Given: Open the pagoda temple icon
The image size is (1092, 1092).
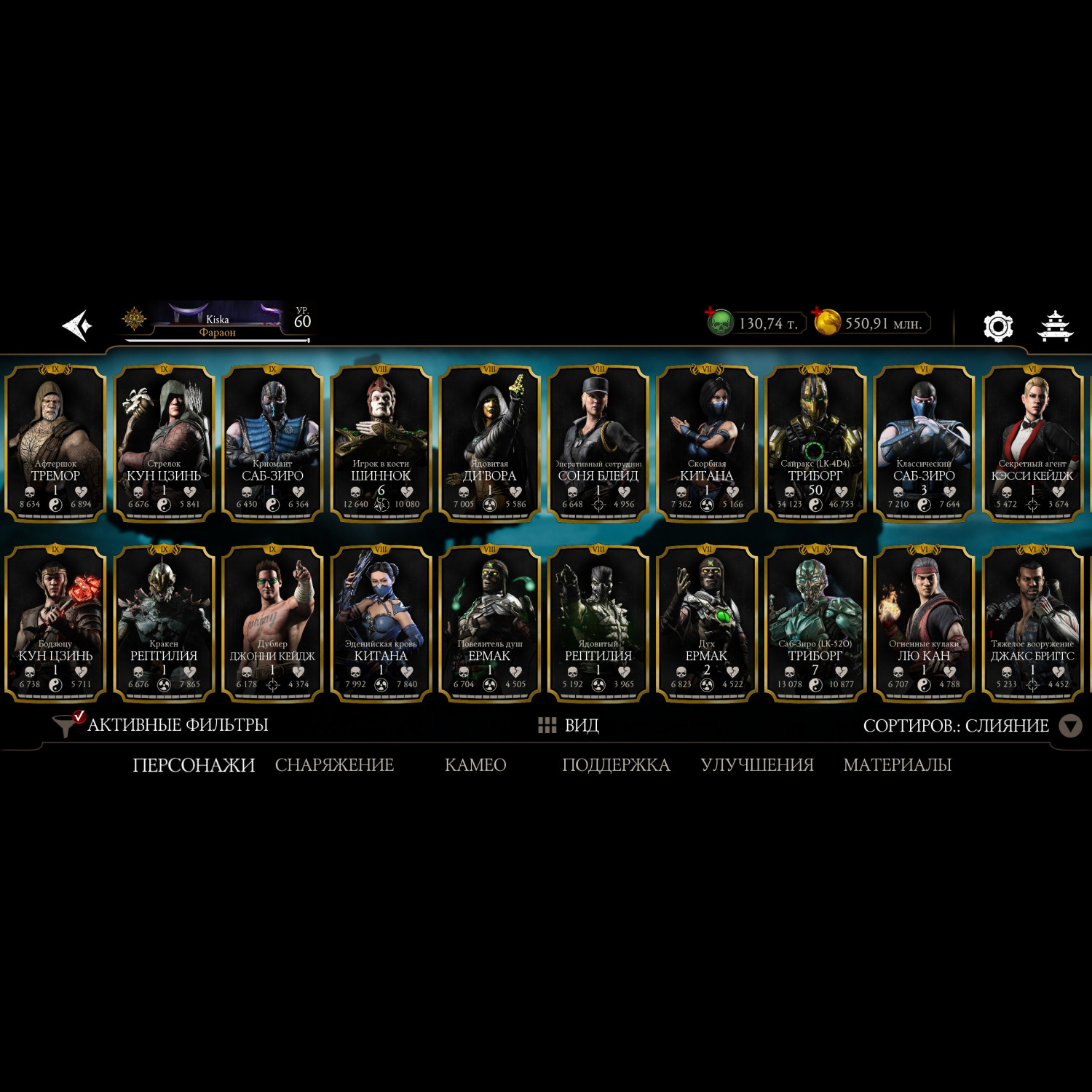Looking at the screenshot, I should (1054, 325).
